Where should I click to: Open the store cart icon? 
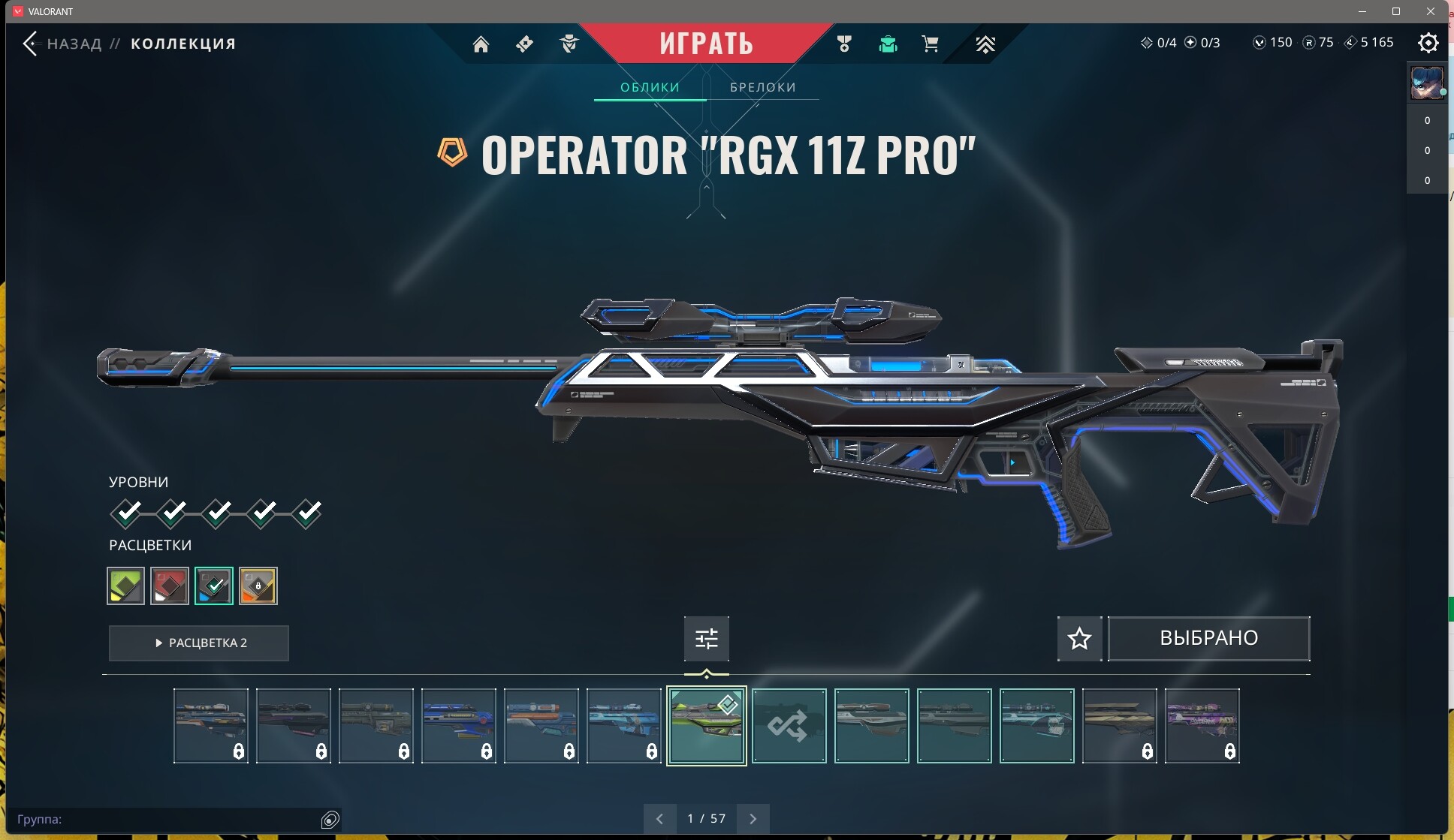[x=930, y=44]
